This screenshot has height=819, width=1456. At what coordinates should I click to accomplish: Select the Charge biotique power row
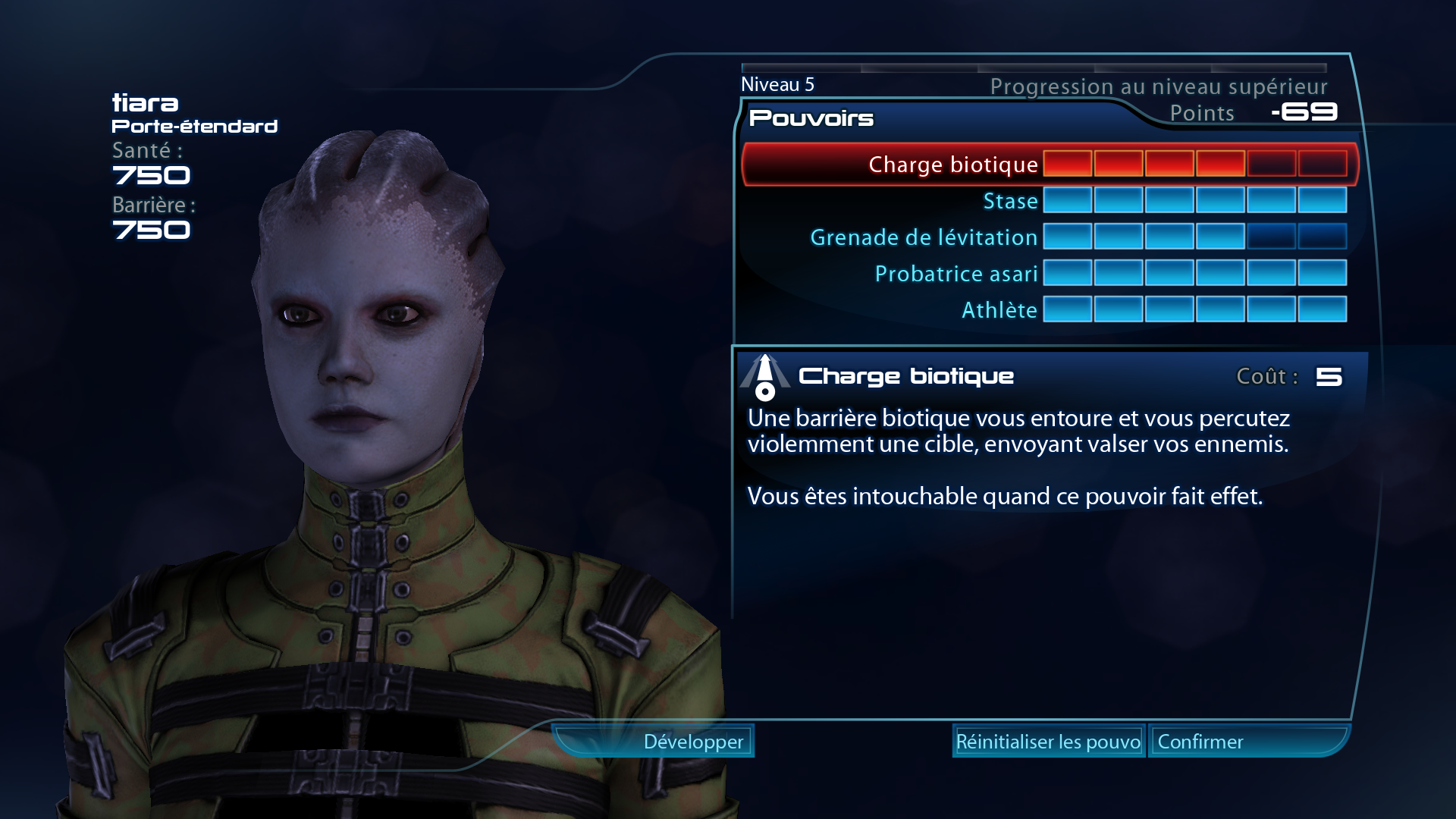952,165
